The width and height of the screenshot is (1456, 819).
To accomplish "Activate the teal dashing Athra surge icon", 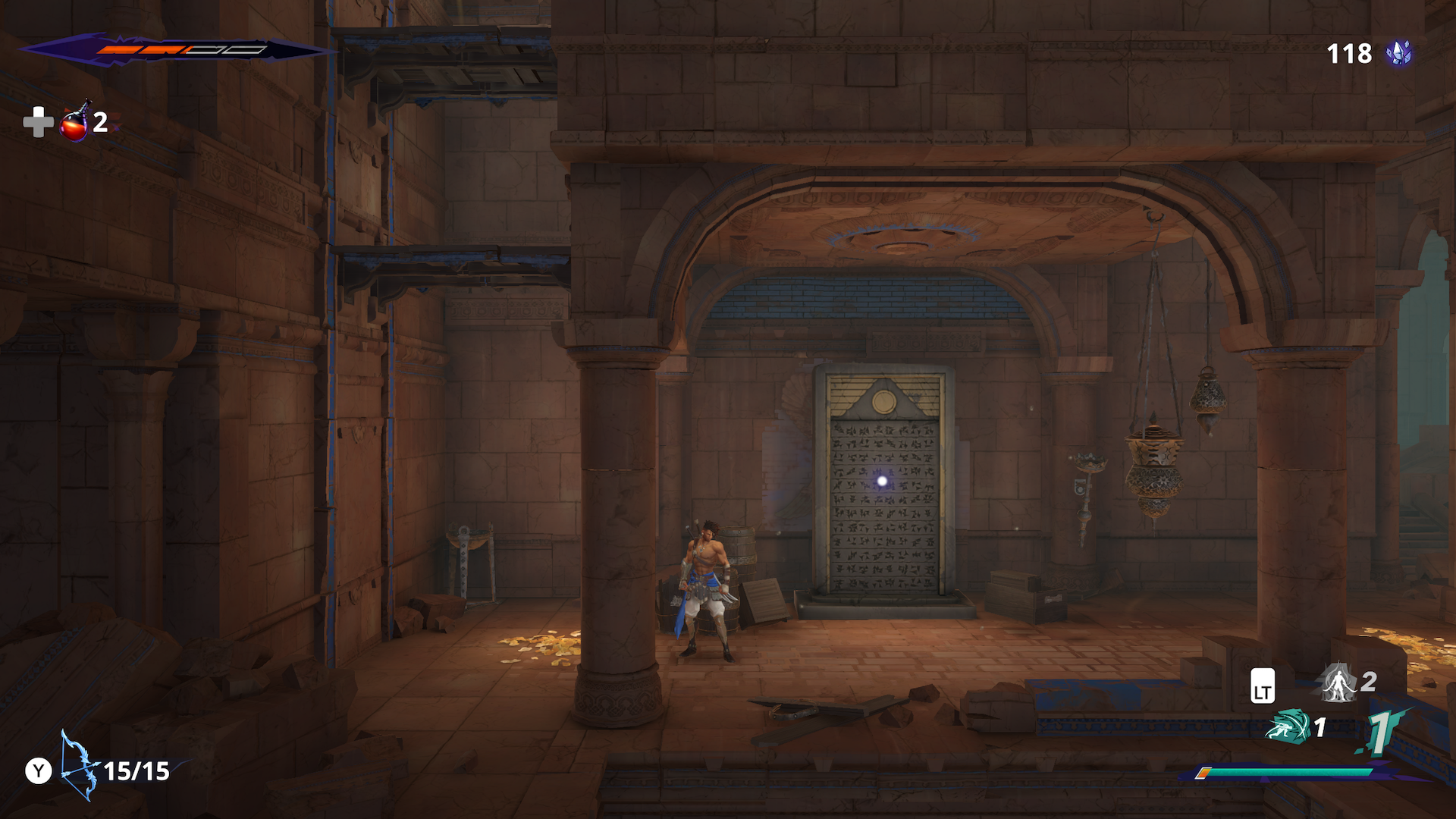I will click(1288, 726).
